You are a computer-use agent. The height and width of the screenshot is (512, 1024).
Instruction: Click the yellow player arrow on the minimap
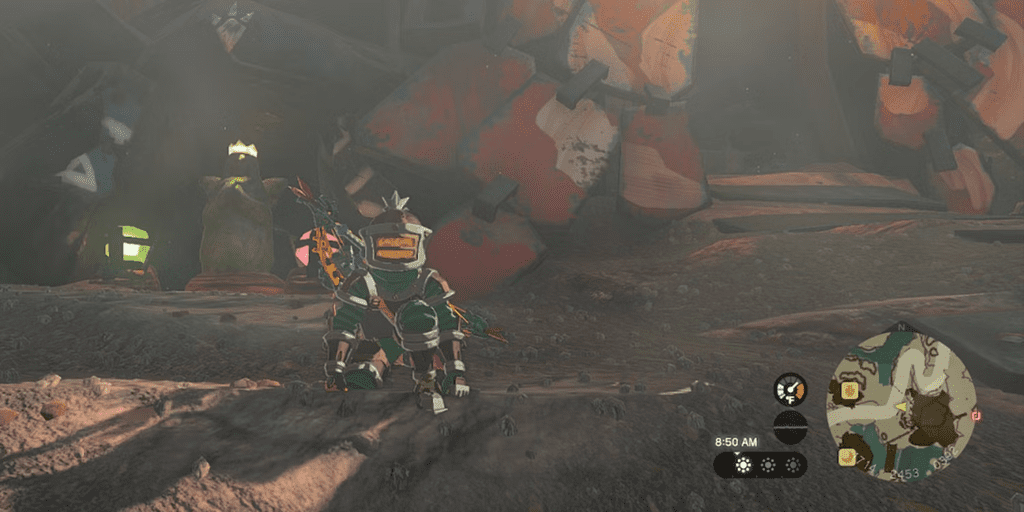[x=900, y=408]
